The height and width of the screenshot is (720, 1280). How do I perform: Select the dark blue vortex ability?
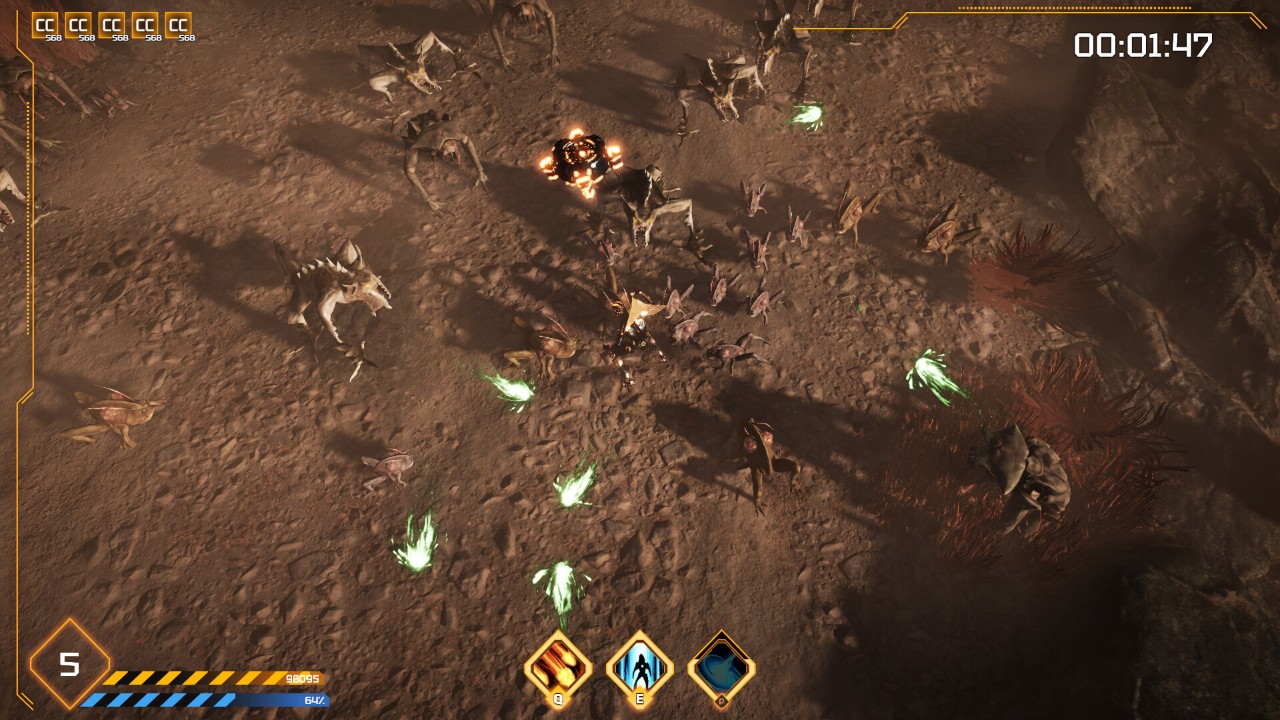pos(721,665)
